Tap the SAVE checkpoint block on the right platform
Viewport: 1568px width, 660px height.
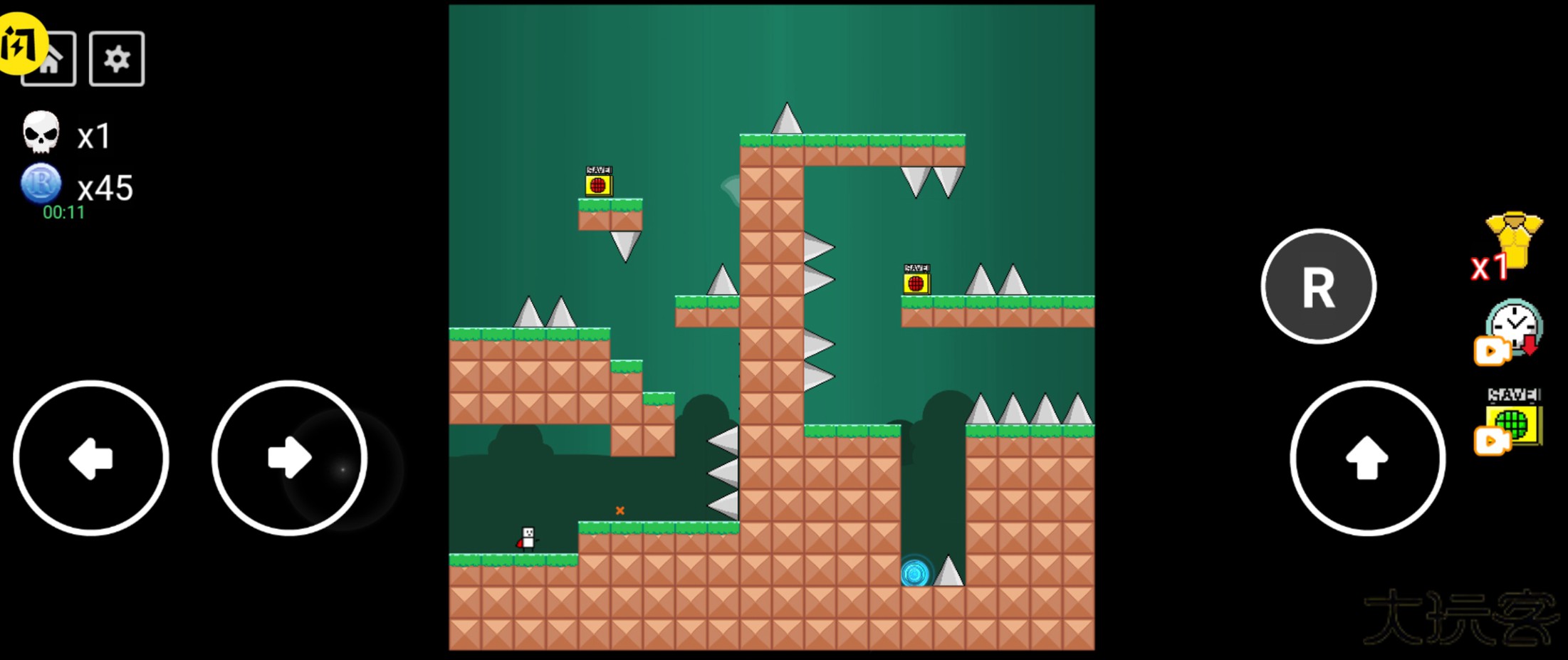[x=916, y=281]
